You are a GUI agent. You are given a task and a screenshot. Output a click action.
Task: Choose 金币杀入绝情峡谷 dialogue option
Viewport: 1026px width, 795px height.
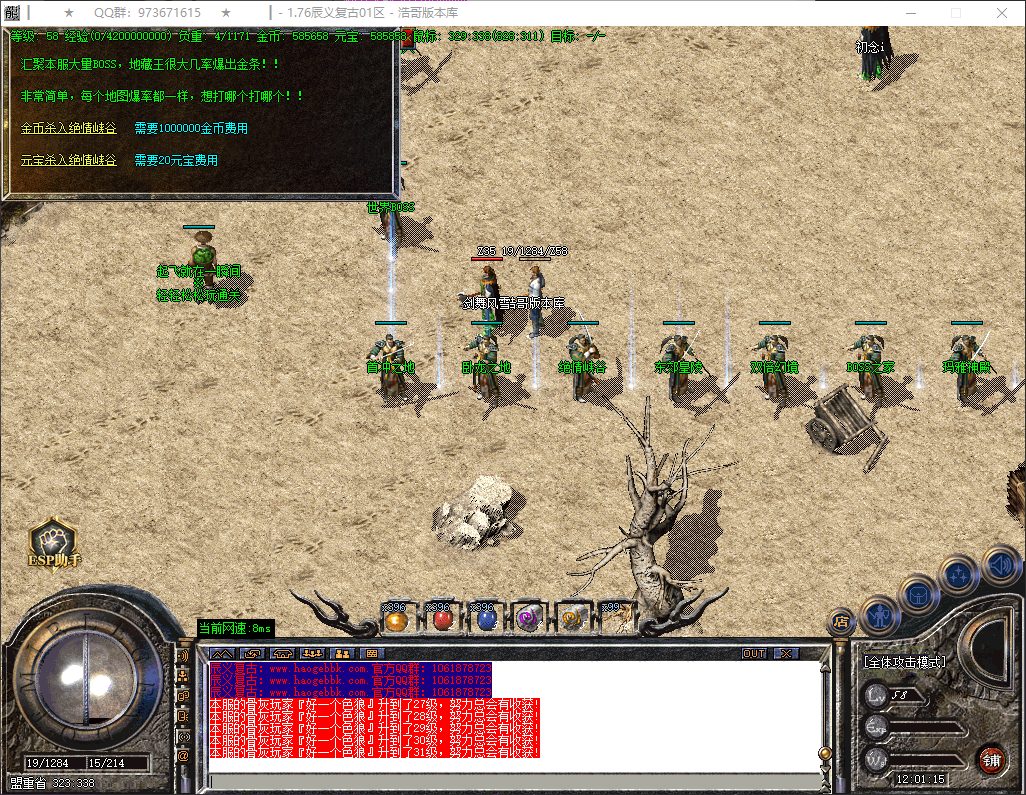pos(68,129)
